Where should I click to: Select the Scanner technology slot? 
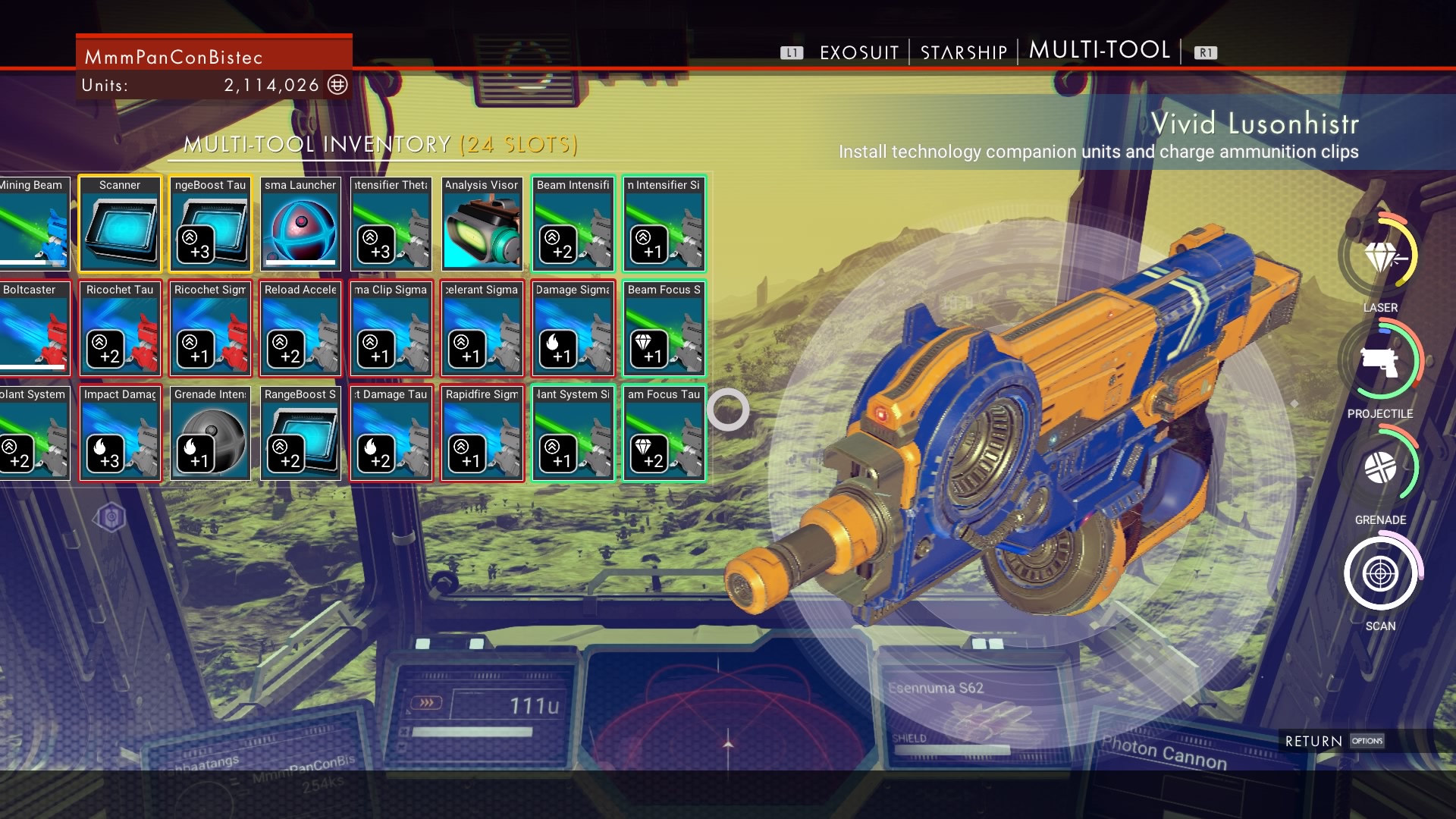coord(120,224)
